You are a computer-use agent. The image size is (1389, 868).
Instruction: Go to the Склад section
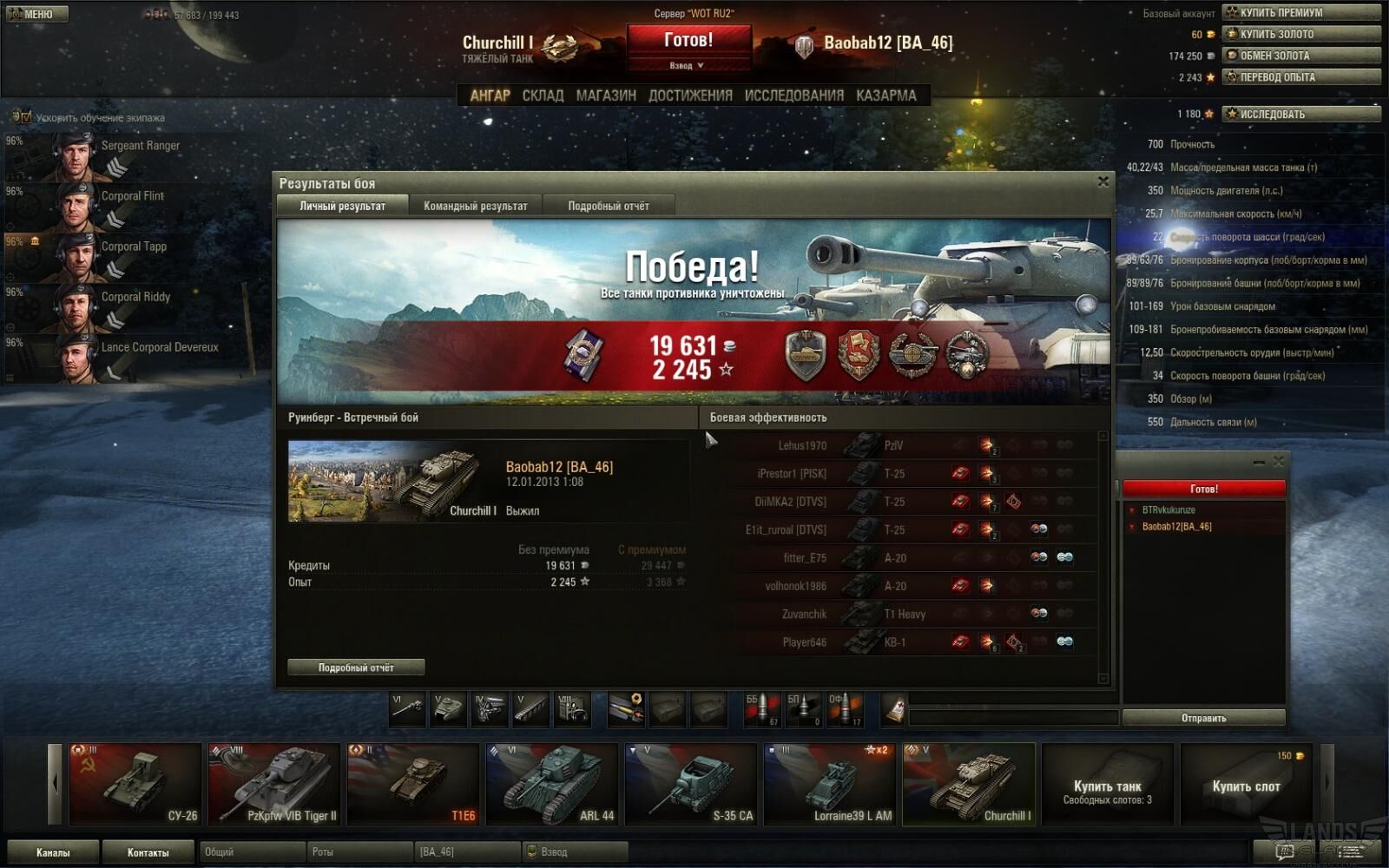543,95
